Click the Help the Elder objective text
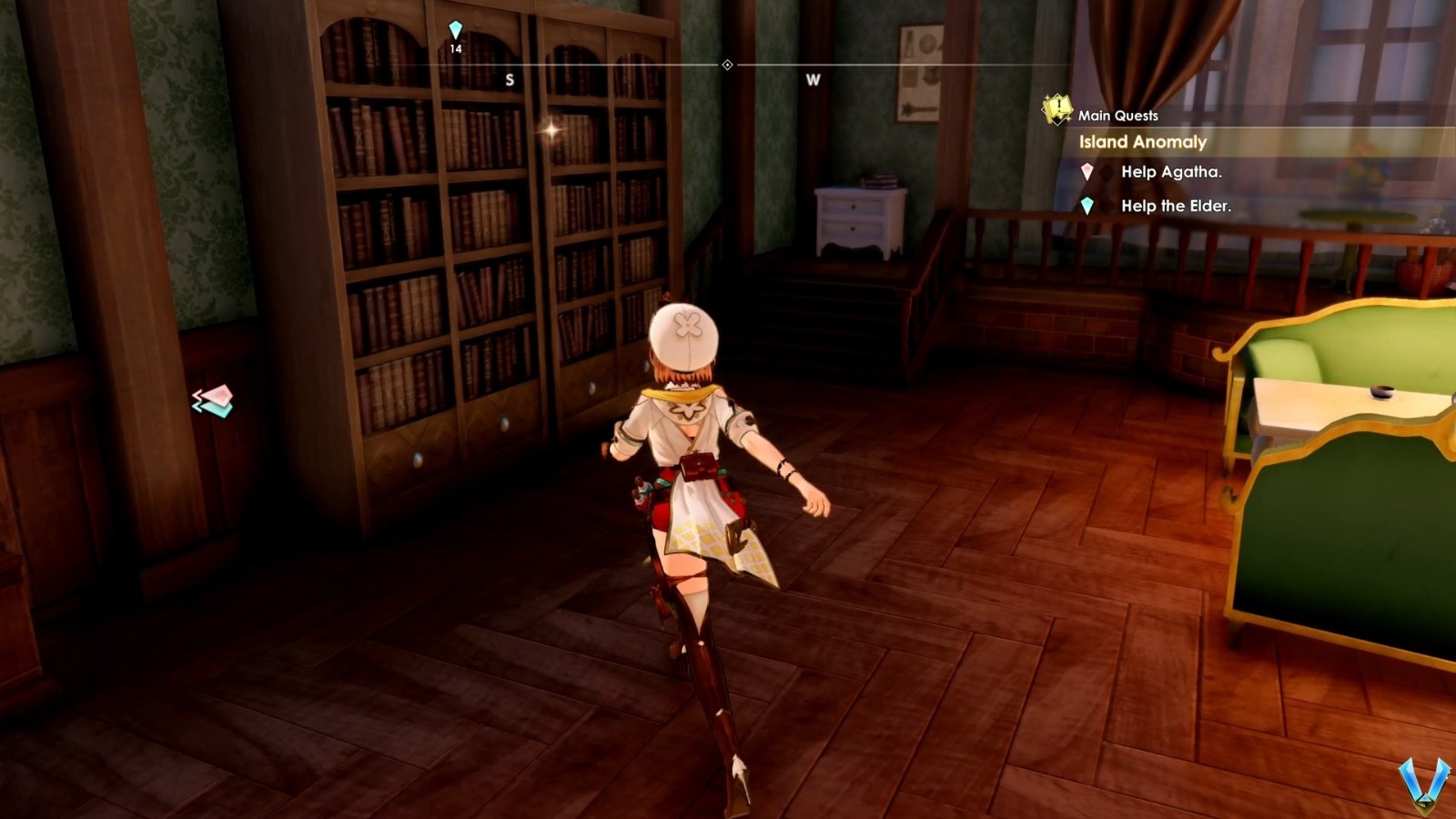 tap(1178, 207)
